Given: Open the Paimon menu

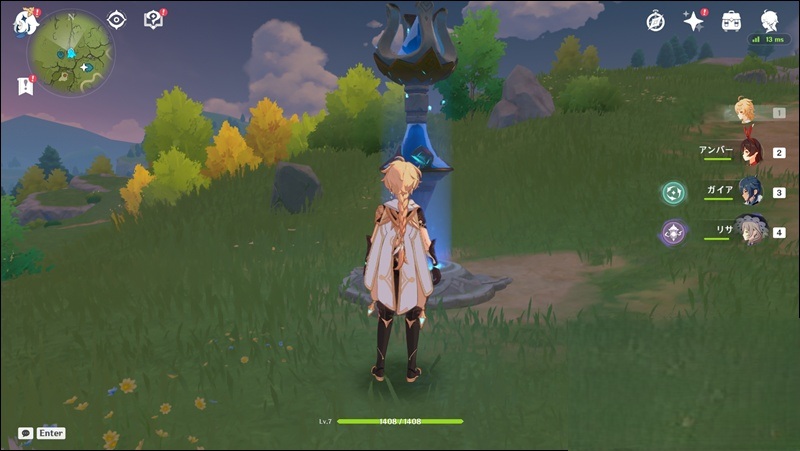Looking at the screenshot, I should point(24,22).
